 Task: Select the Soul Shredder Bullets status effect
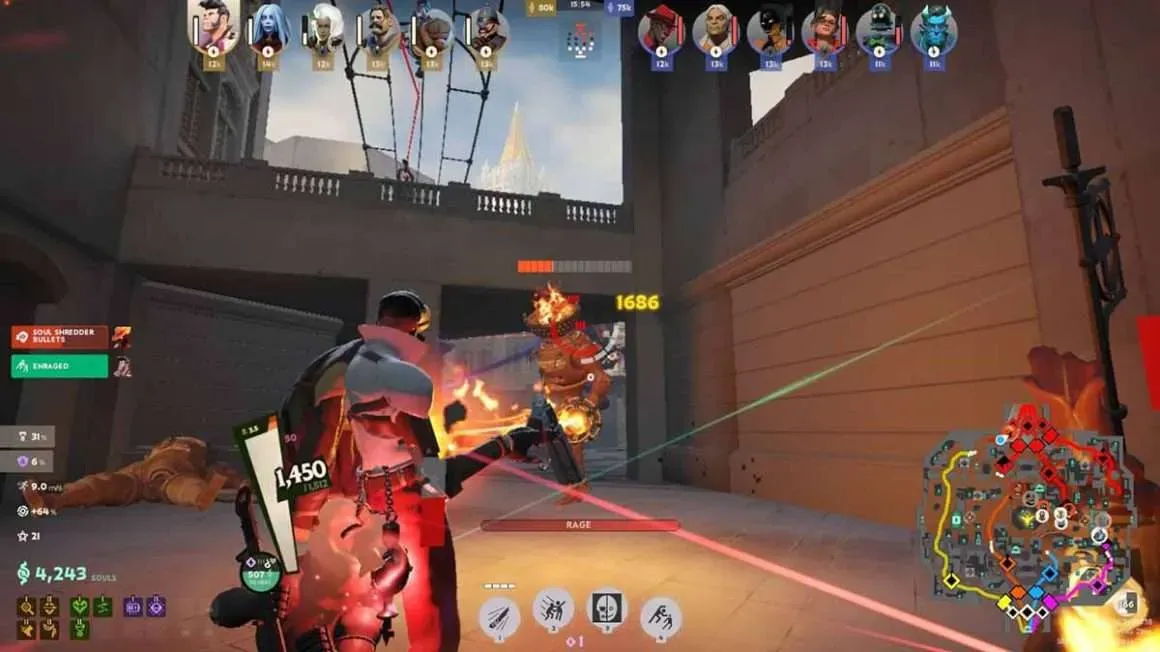pyautogui.click(x=60, y=337)
